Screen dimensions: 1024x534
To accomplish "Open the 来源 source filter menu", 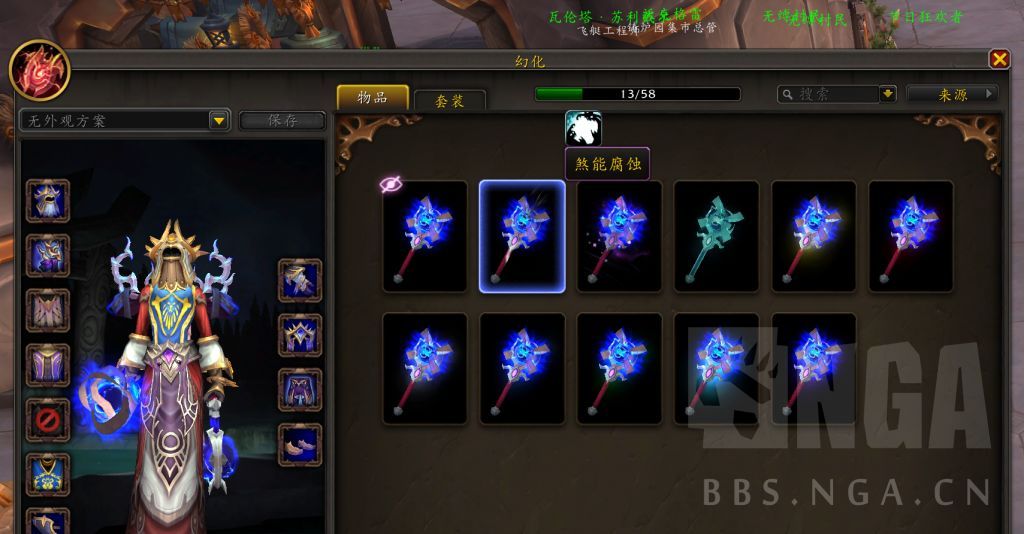I will [x=952, y=94].
